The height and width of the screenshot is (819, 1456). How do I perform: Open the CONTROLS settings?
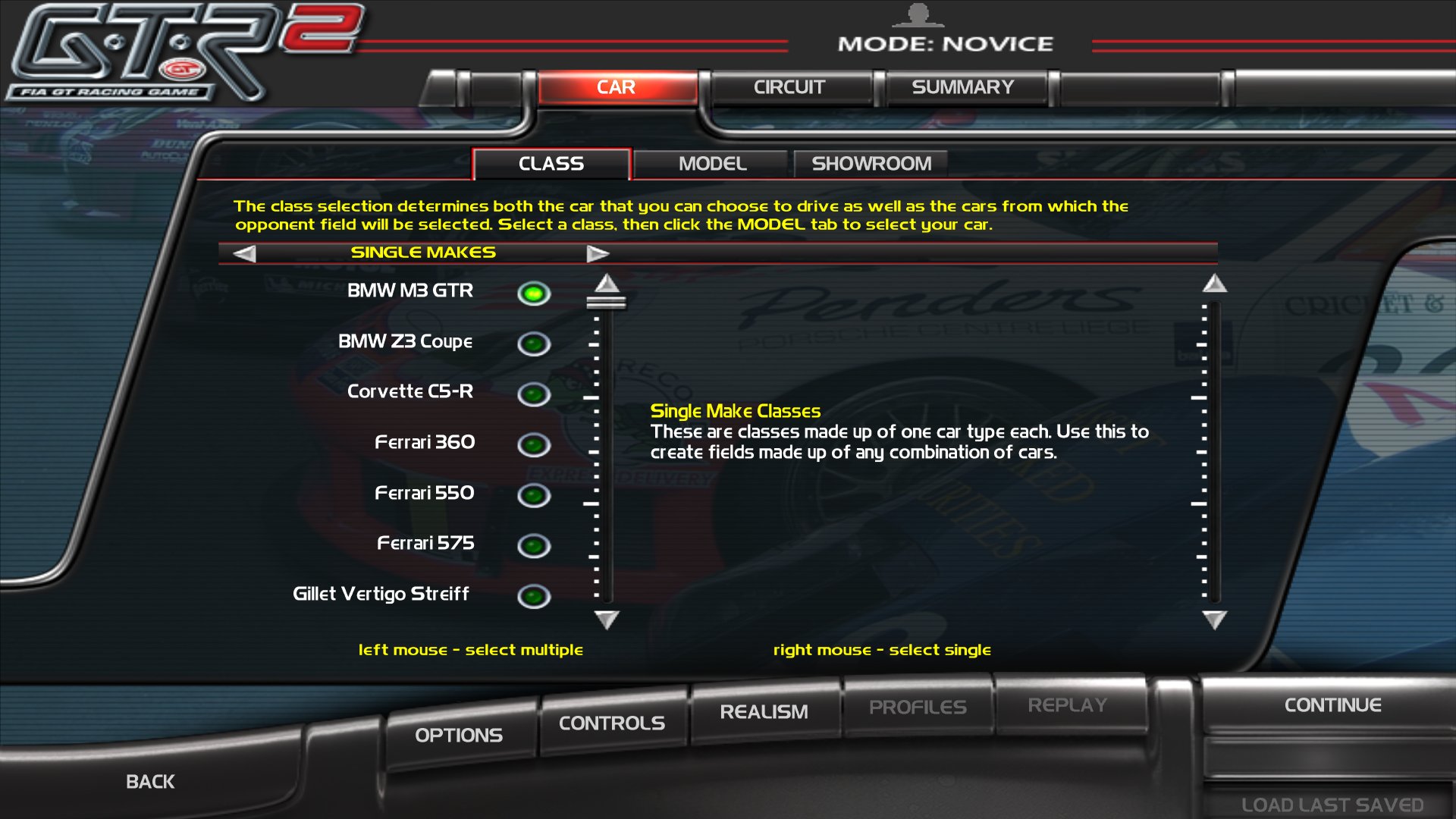611,722
